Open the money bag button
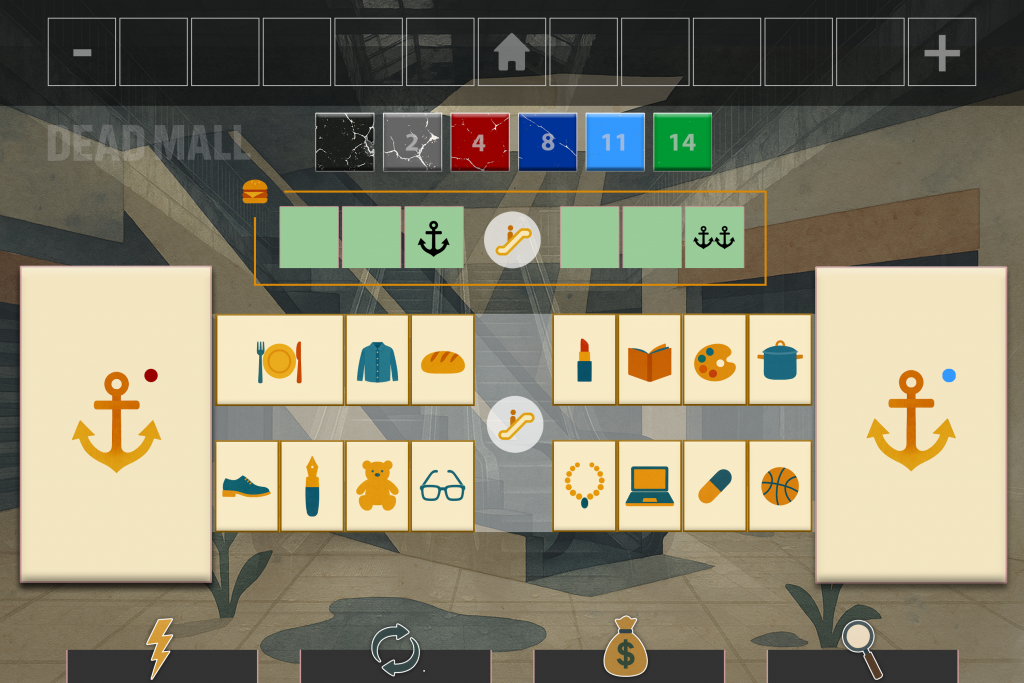This screenshot has height=683, width=1024. tap(627, 652)
